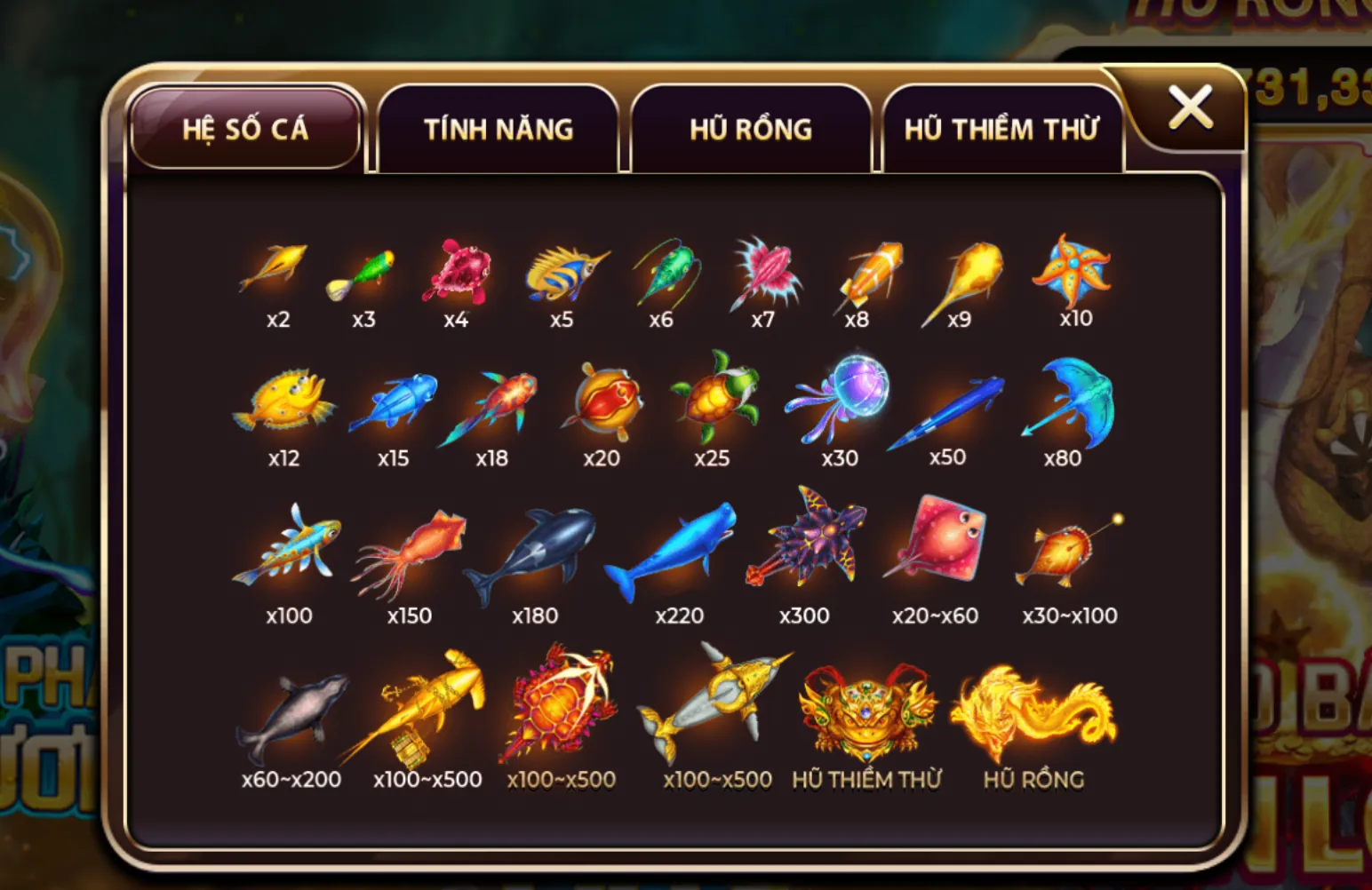1372x890 pixels.
Task: Click the x30 purple jellyfish icon
Action: tap(842, 400)
